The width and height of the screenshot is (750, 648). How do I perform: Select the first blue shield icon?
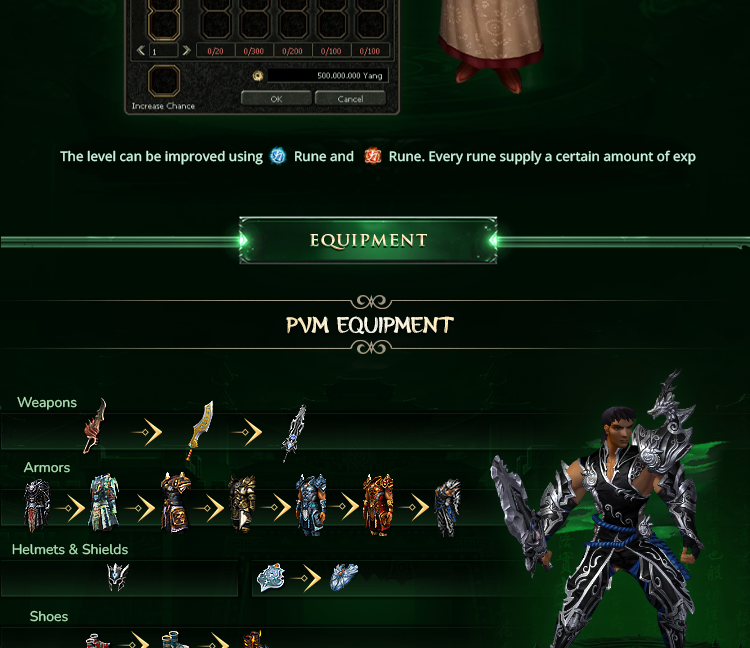(271, 577)
